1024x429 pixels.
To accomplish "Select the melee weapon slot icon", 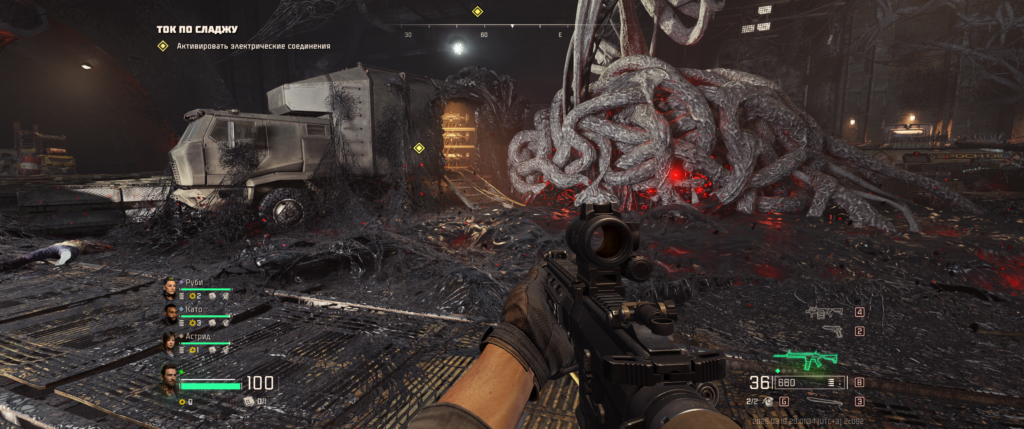I will click(x=825, y=401).
